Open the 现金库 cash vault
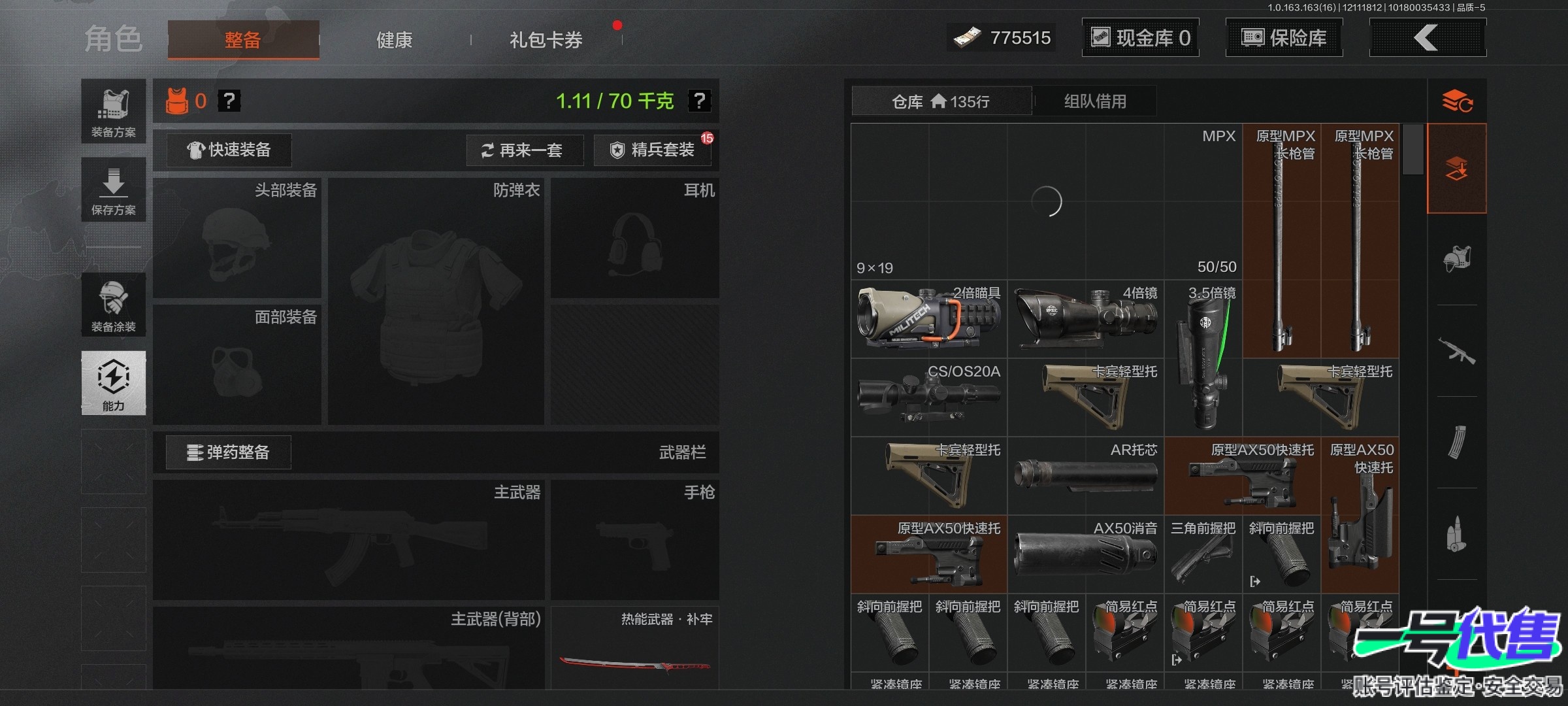1568x706 pixels. [1140, 38]
